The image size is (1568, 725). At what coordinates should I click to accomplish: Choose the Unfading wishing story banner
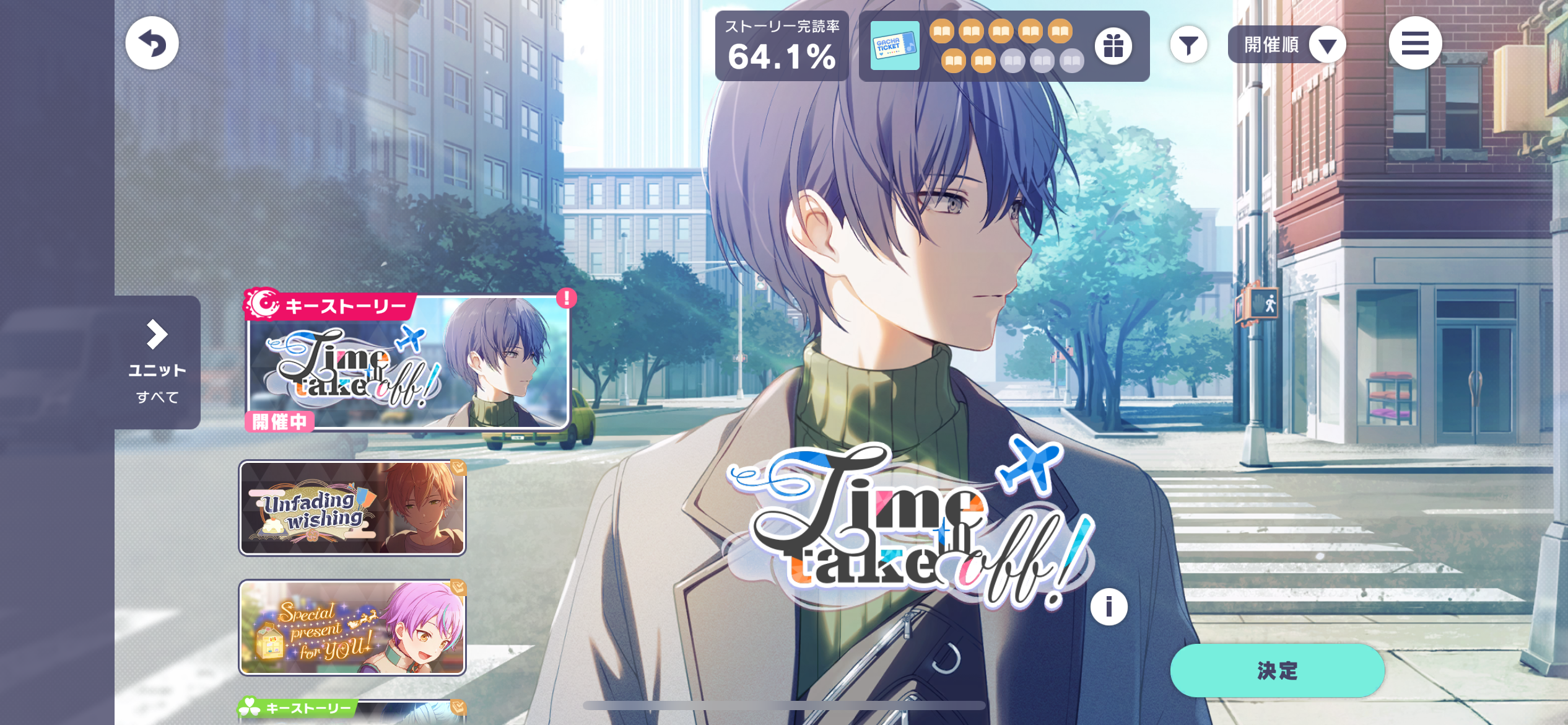pos(352,508)
